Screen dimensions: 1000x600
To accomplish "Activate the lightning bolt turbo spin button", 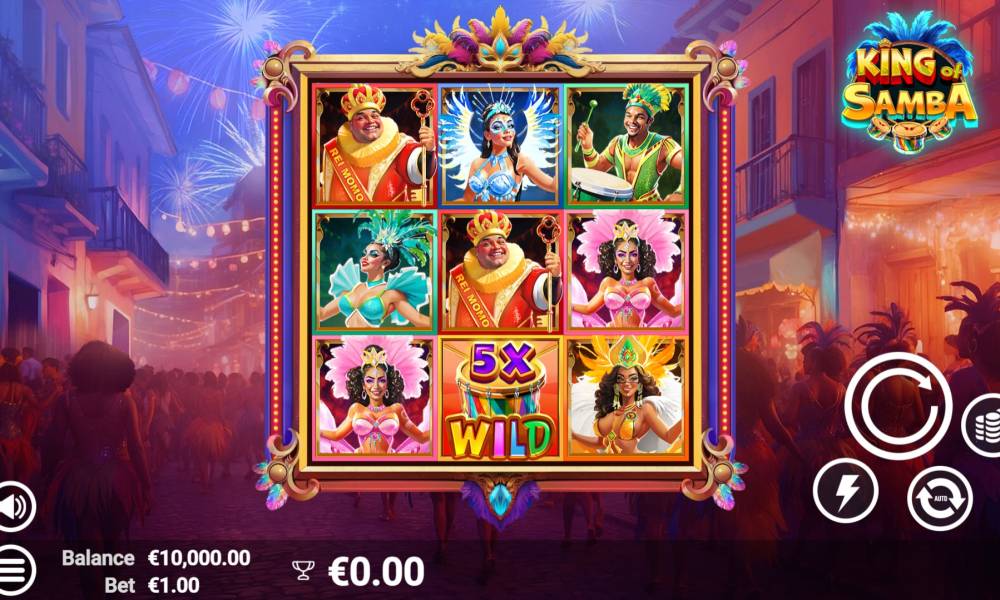I will tap(845, 491).
